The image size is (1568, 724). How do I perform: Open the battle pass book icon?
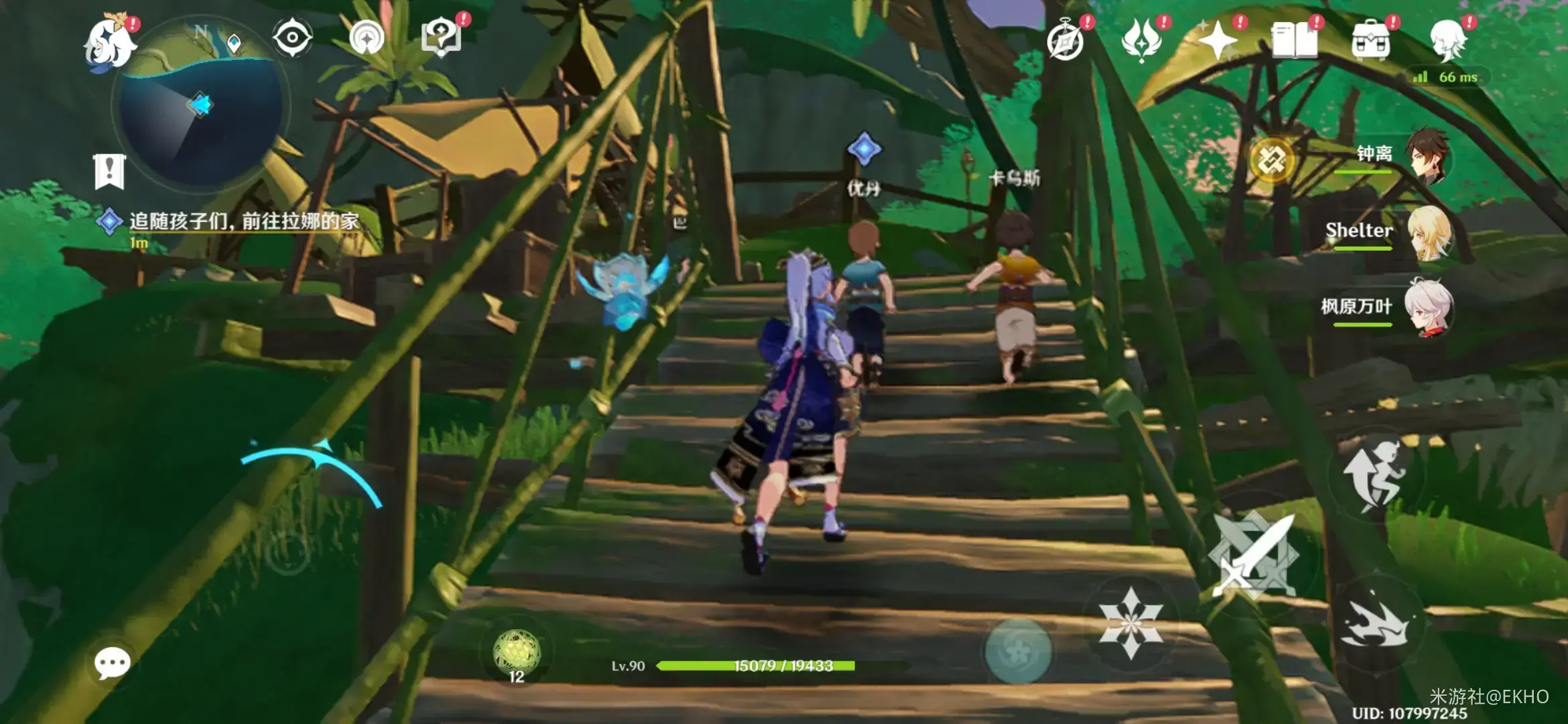1295,42
